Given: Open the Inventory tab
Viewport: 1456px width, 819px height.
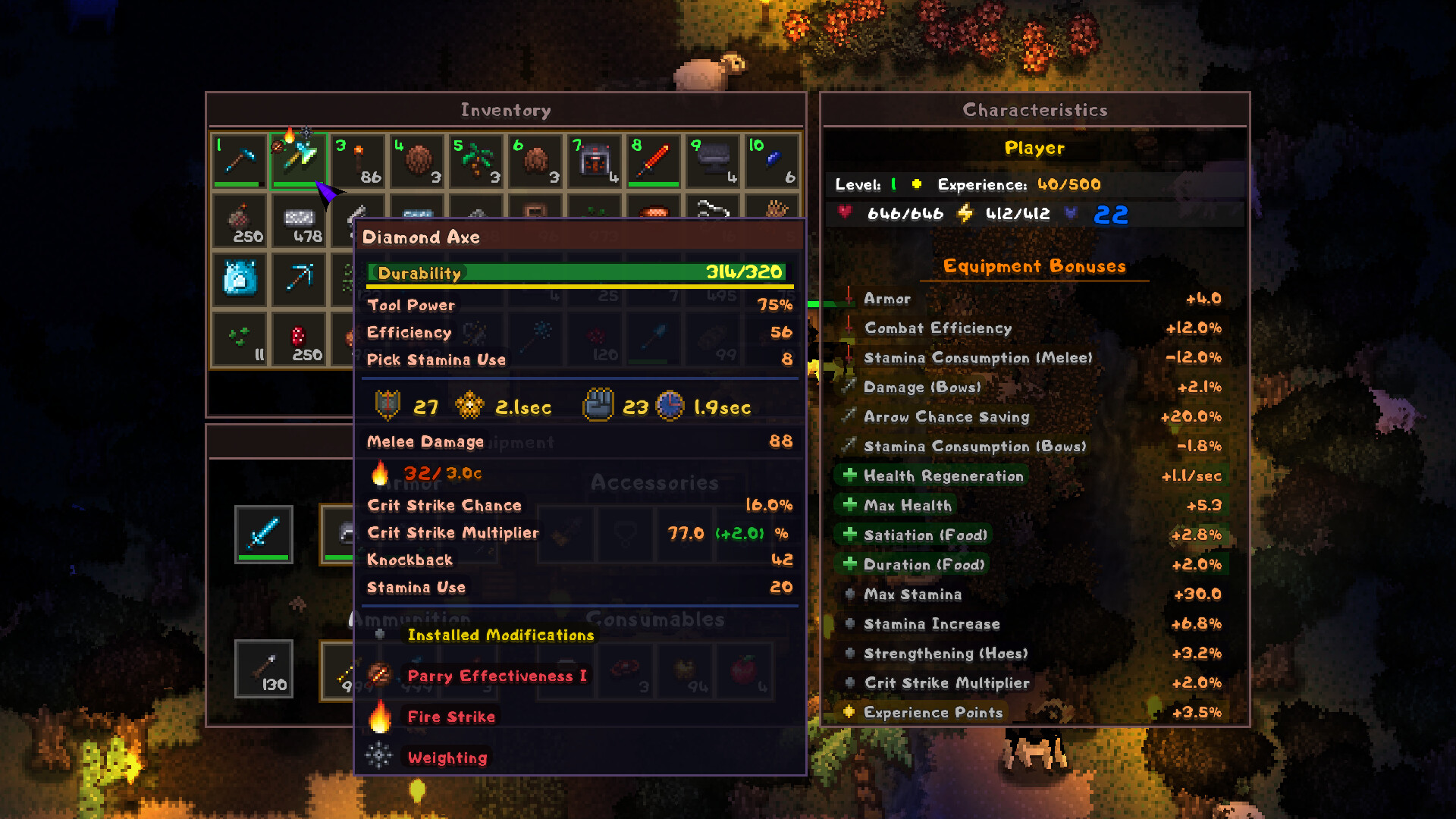Looking at the screenshot, I should [x=505, y=109].
